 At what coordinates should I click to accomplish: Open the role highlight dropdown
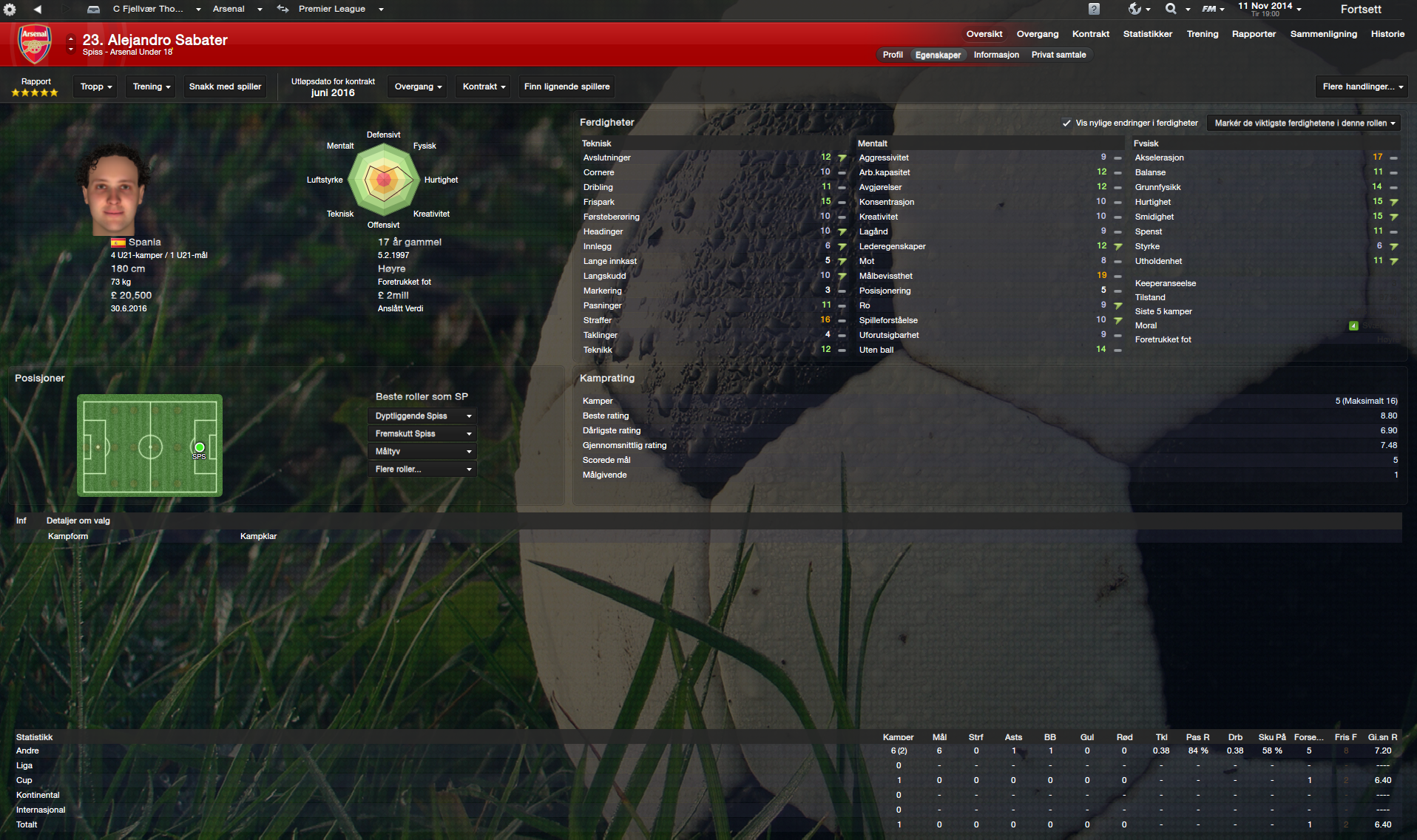click(1304, 123)
